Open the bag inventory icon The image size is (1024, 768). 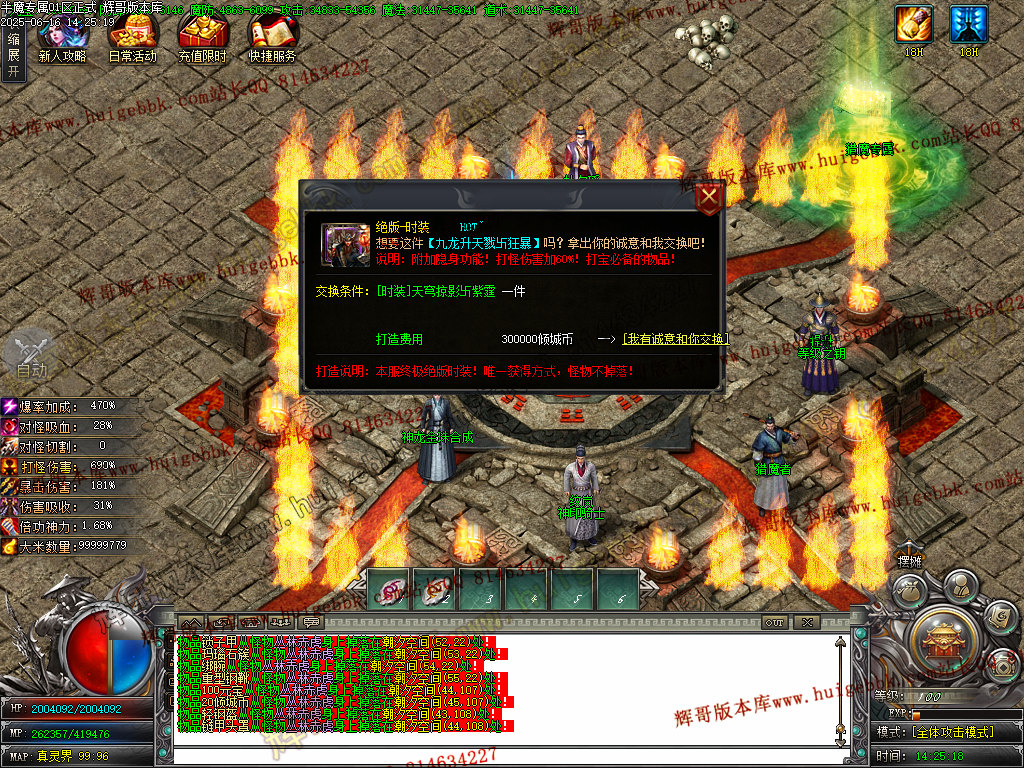click(909, 593)
